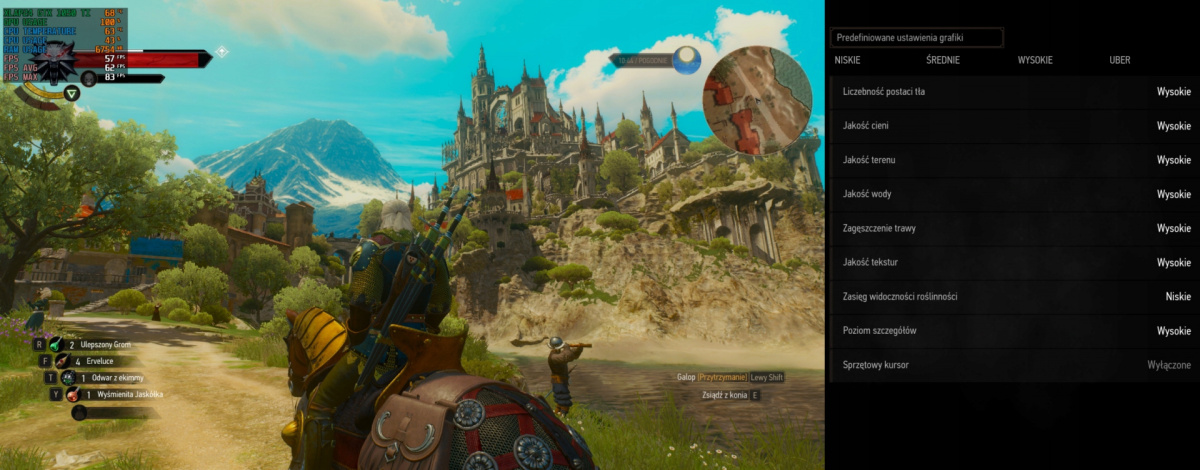Choose the Erveluce quick slot
1200x470 pixels.
[90, 361]
